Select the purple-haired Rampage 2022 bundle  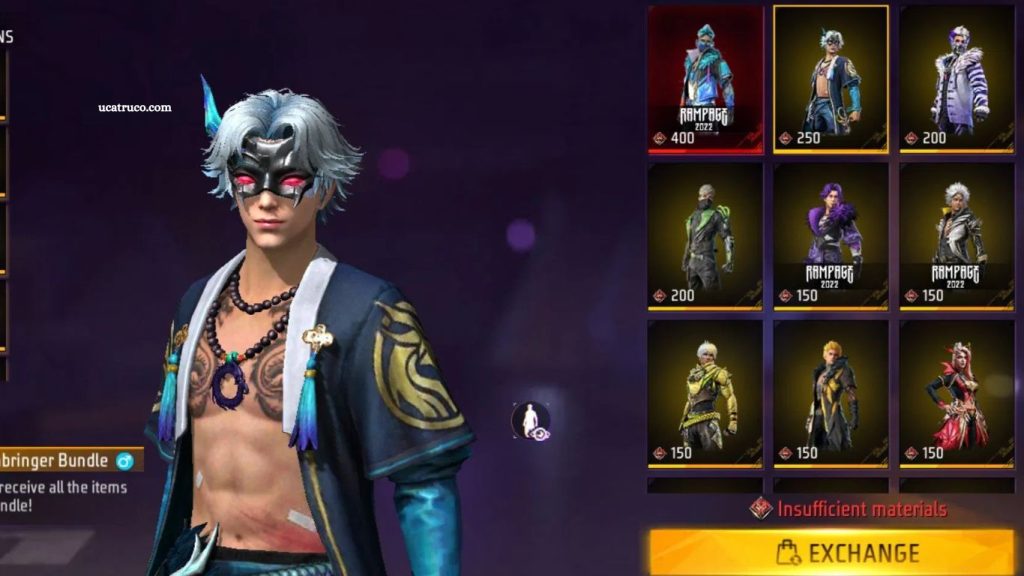pos(831,236)
